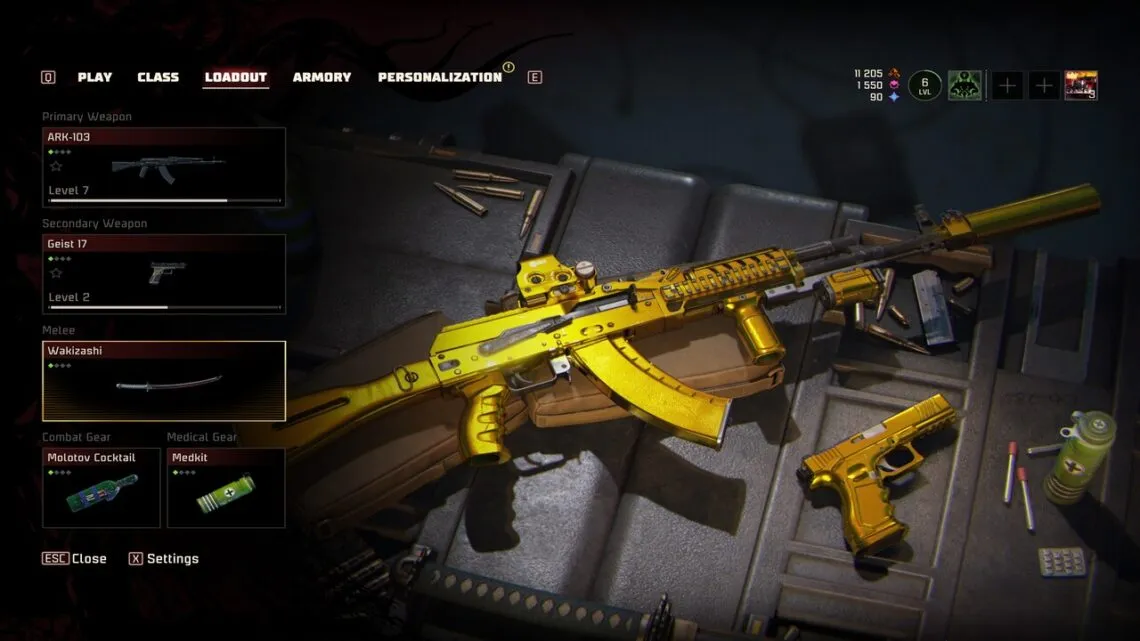
Task: Select the ARK-103 primary weapon slot
Action: pyautogui.click(x=164, y=167)
